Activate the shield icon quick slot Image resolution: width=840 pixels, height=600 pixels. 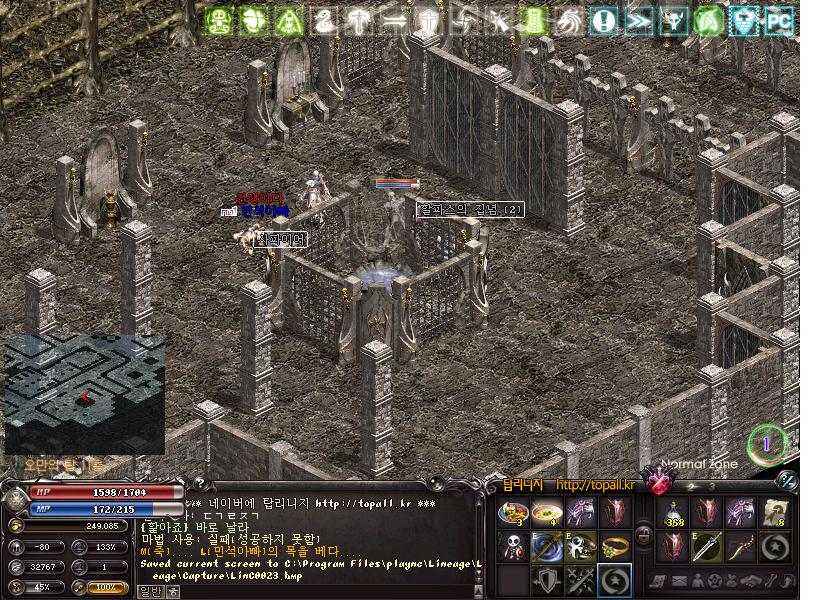click(x=545, y=580)
